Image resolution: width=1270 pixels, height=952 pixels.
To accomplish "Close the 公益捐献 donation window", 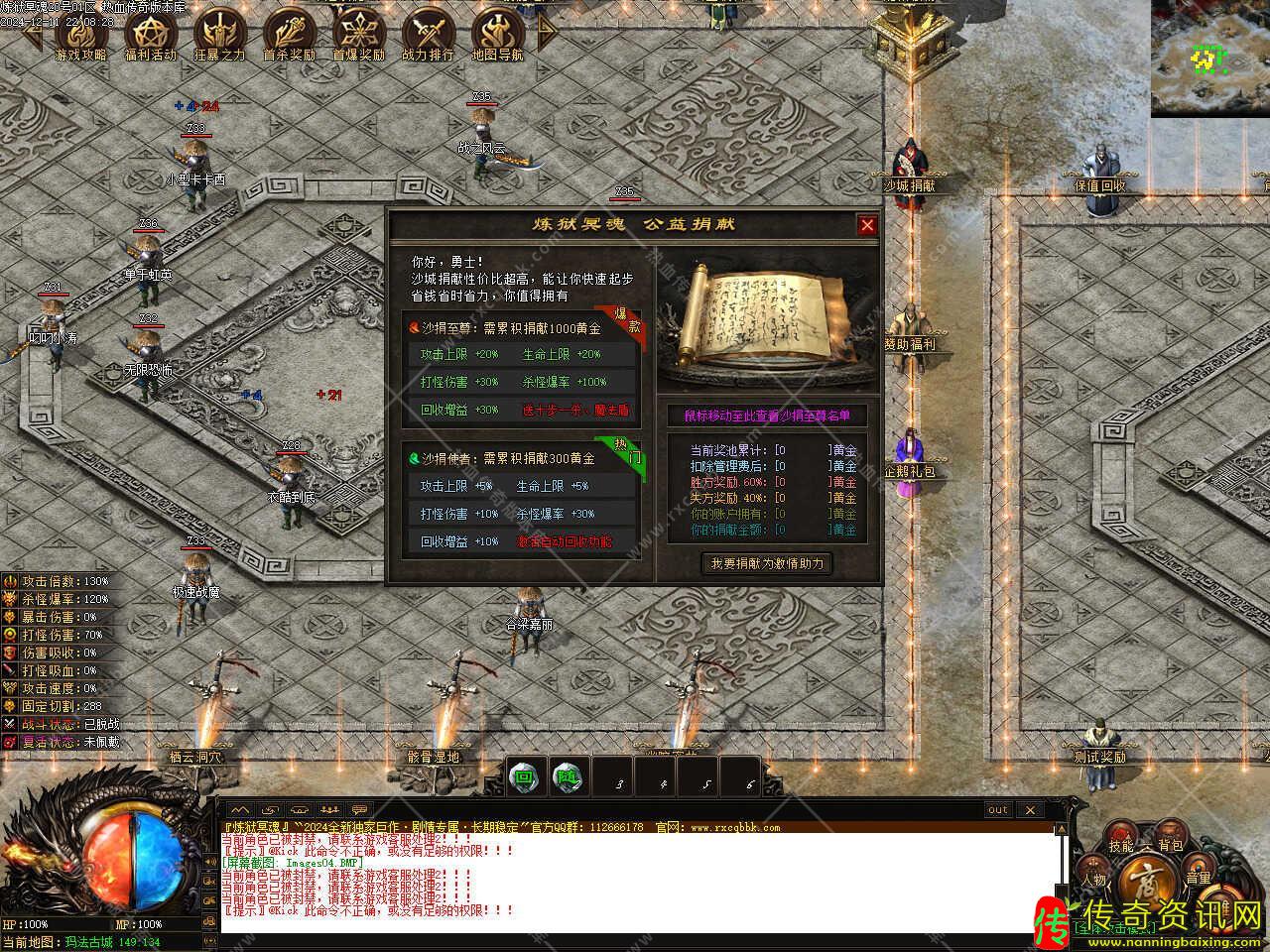I will tap(867, 225).
